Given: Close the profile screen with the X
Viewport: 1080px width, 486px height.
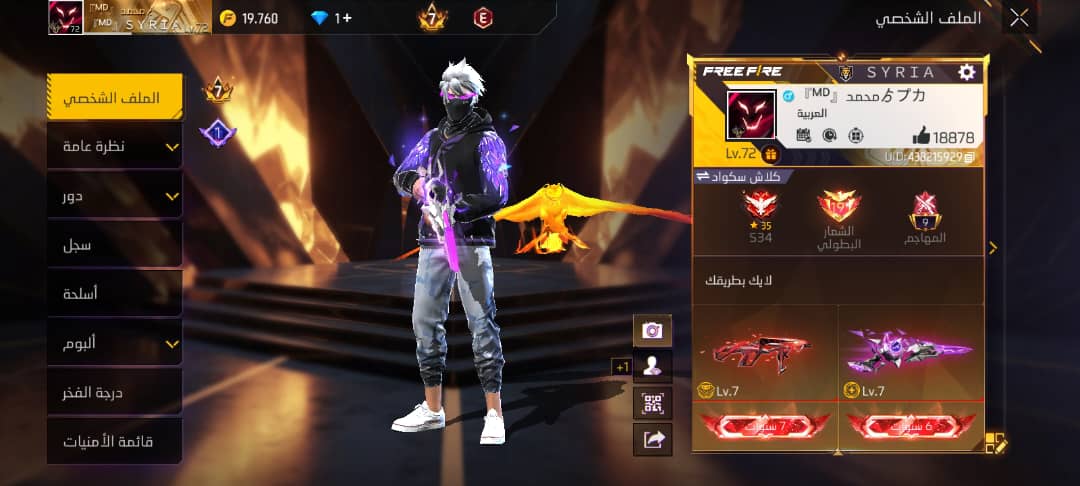Looking at the screenshot, I should [x=1019, y=17].
